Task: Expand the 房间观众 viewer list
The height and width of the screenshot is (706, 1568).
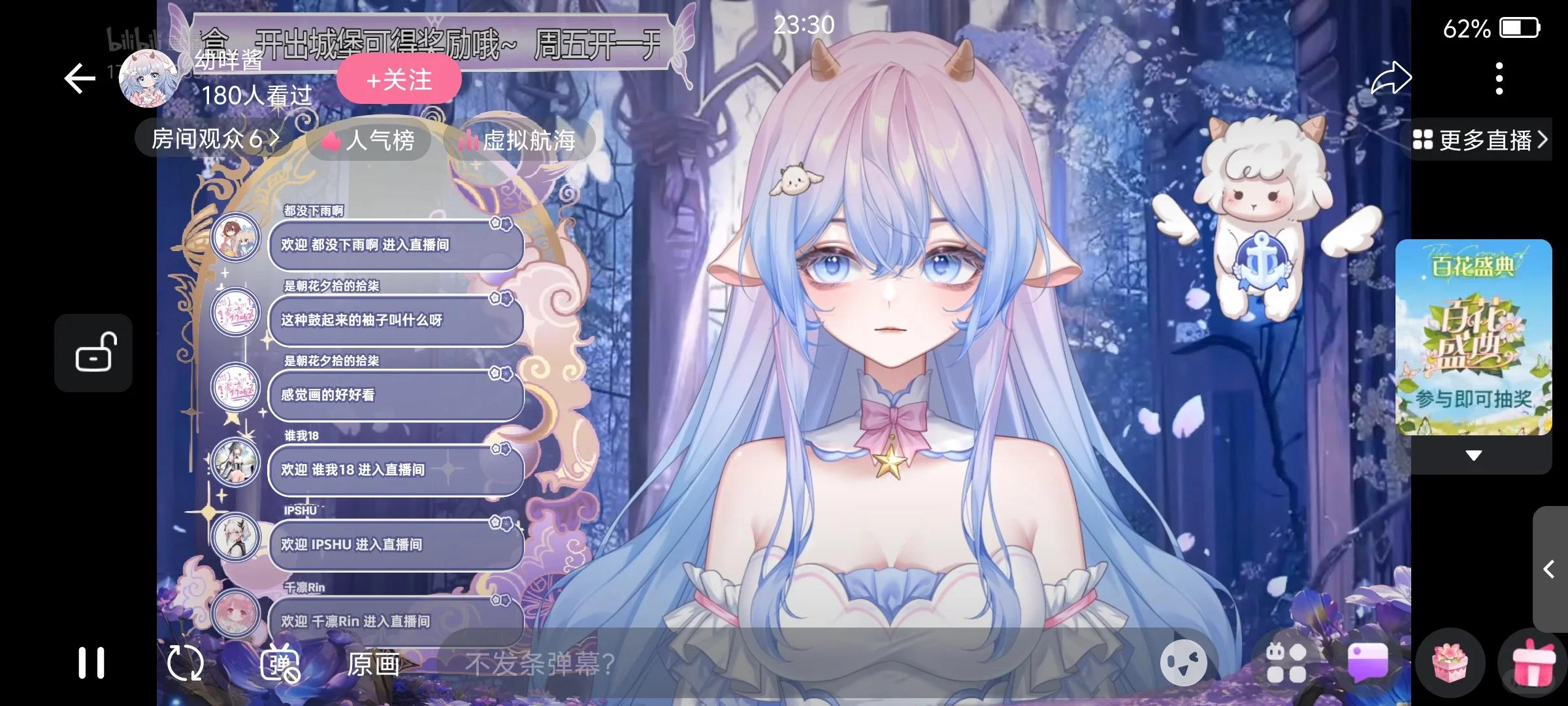Action: 212,139
